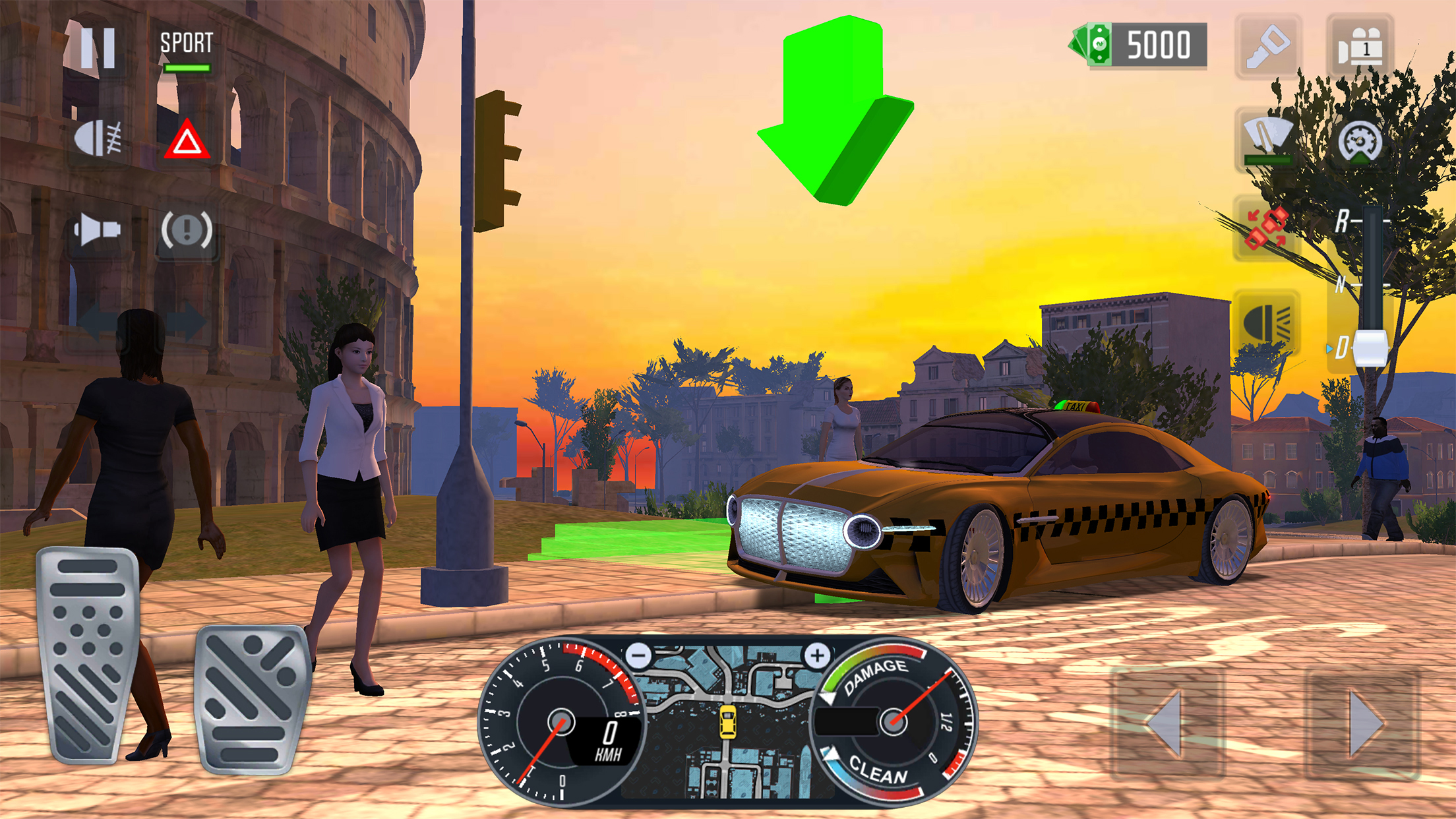Turn on the fog lights icon

(98, 139)
